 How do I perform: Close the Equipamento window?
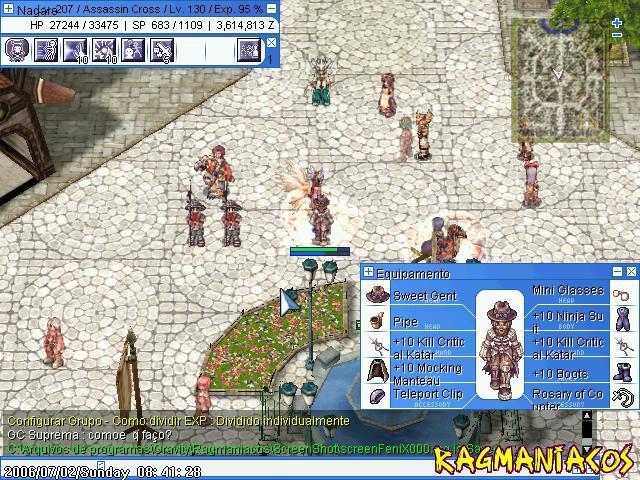pos(632,272)
